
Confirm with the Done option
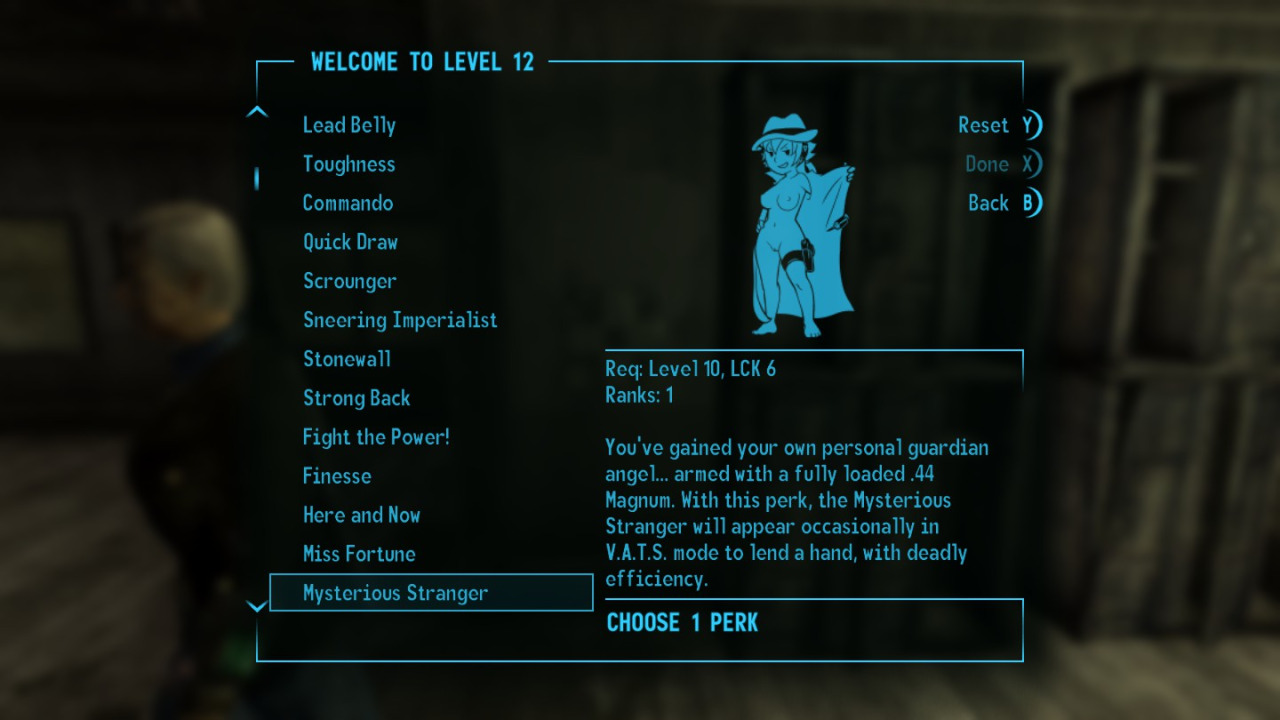(x=1001, y=164)
